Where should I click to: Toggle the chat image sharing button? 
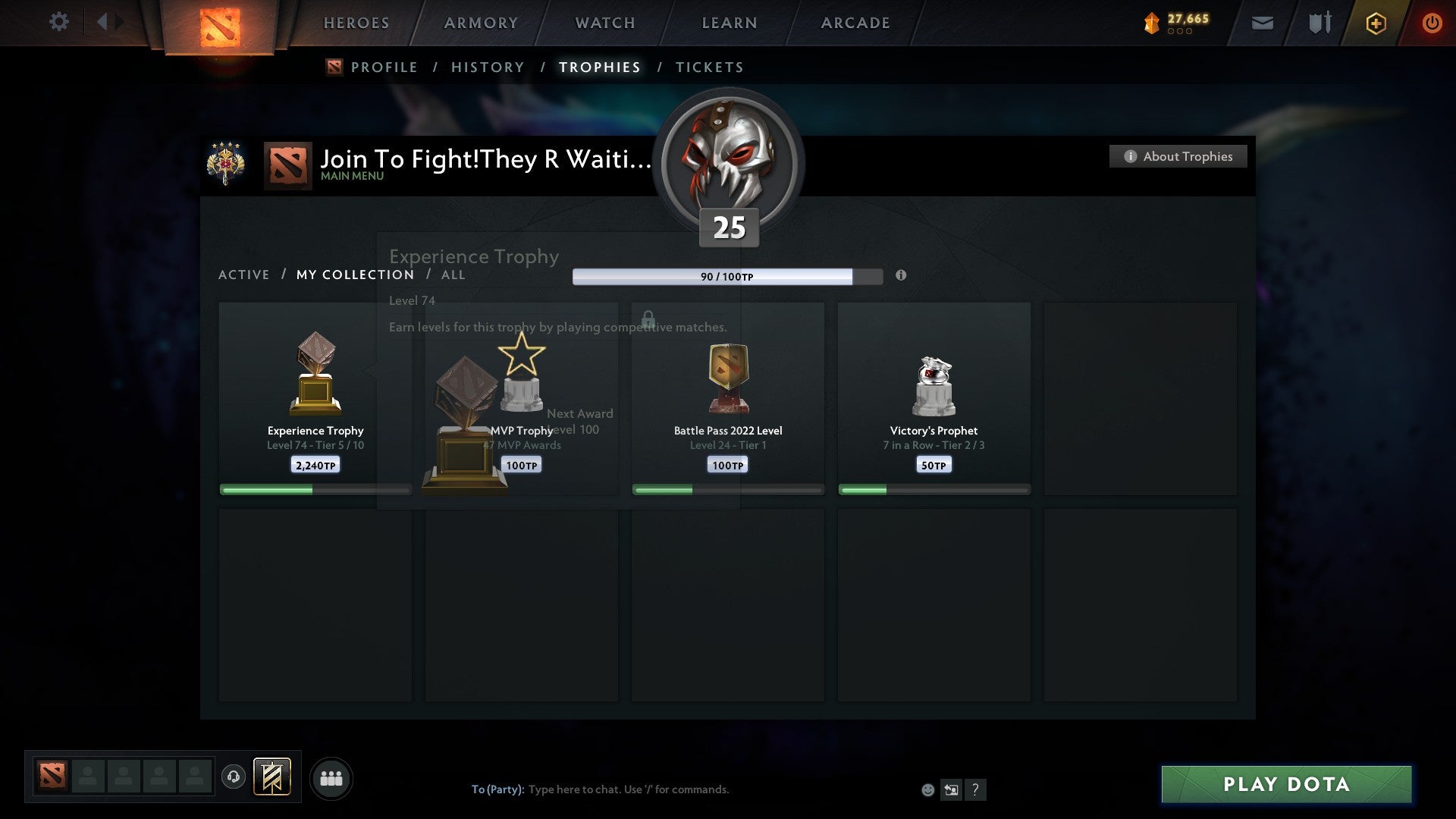tap(951, 789)
